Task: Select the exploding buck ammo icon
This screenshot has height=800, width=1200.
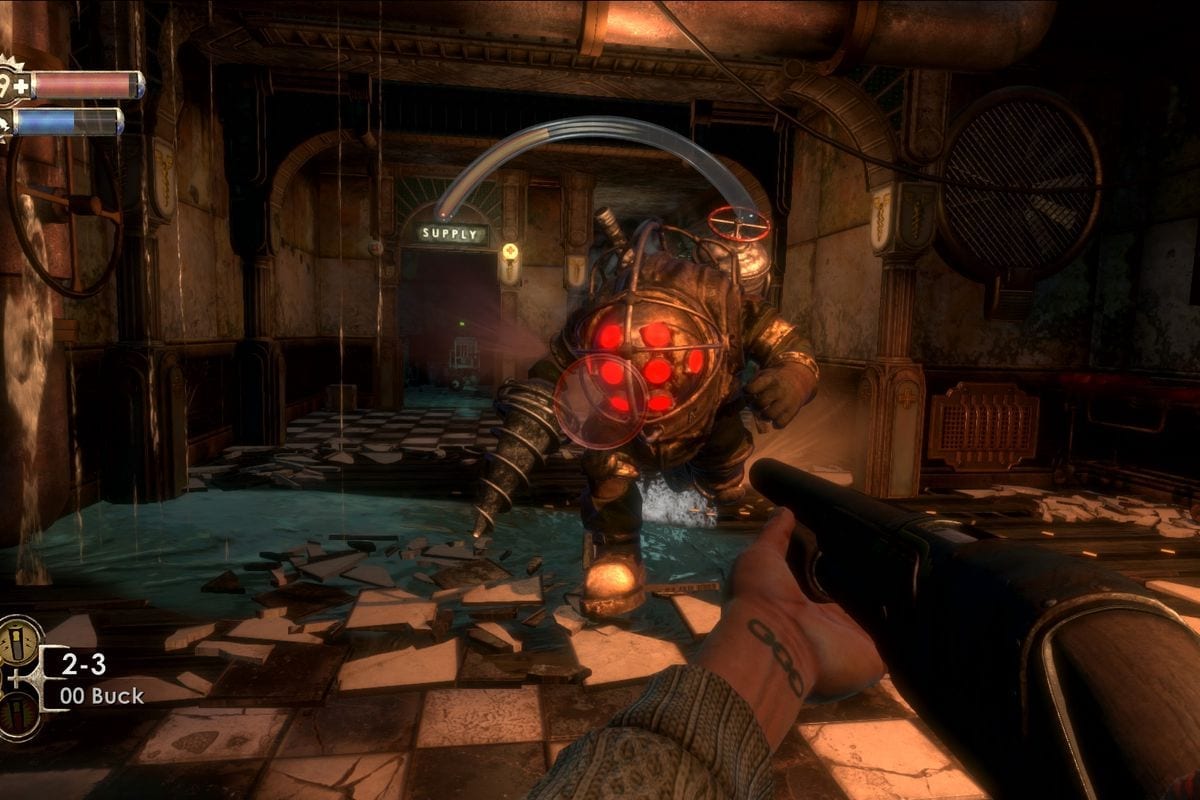Action: [19, 714]
